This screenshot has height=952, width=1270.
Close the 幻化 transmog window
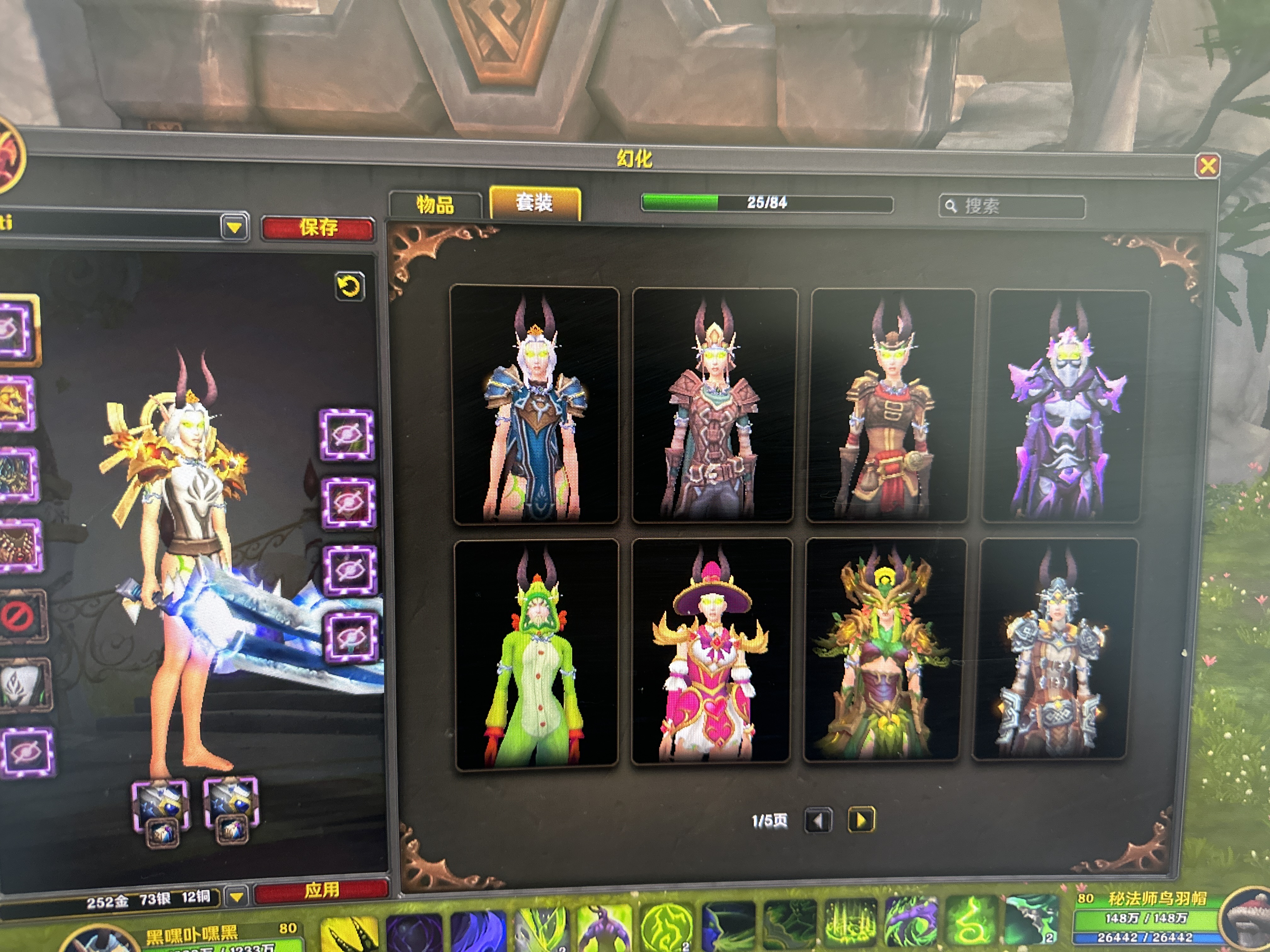click(1207, 166)
